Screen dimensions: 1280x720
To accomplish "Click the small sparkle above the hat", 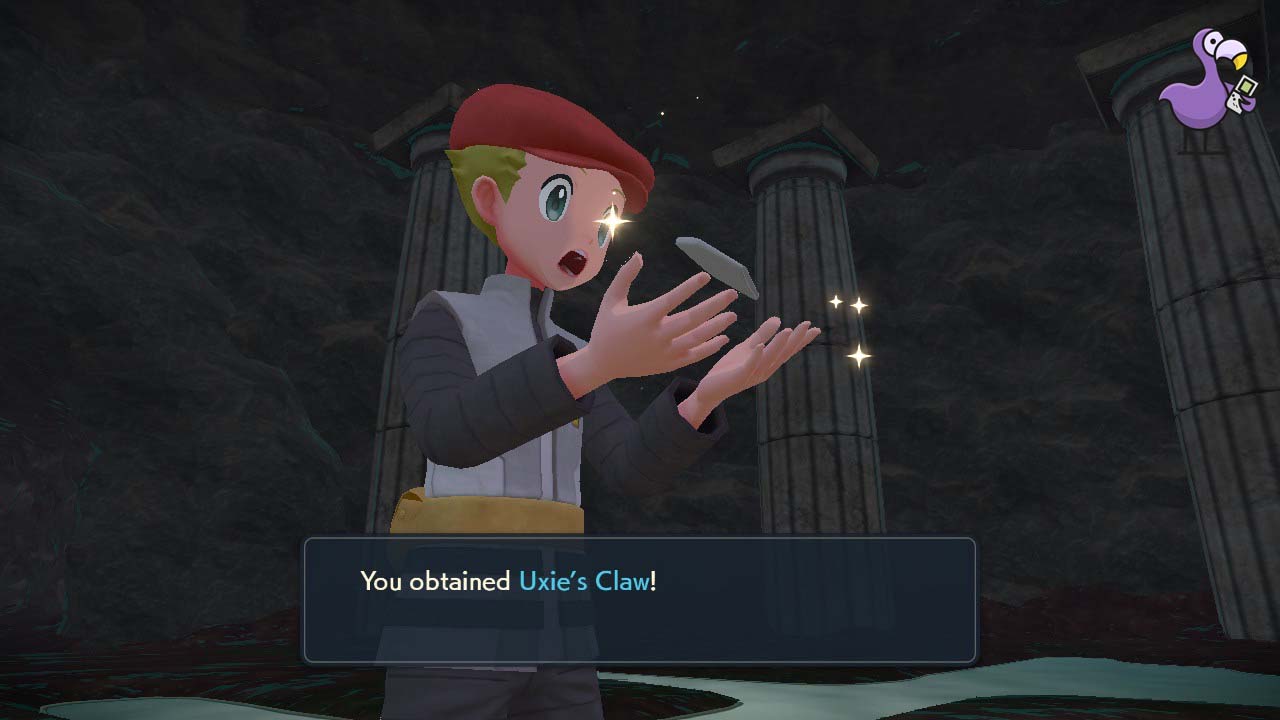I will [661, 113].
